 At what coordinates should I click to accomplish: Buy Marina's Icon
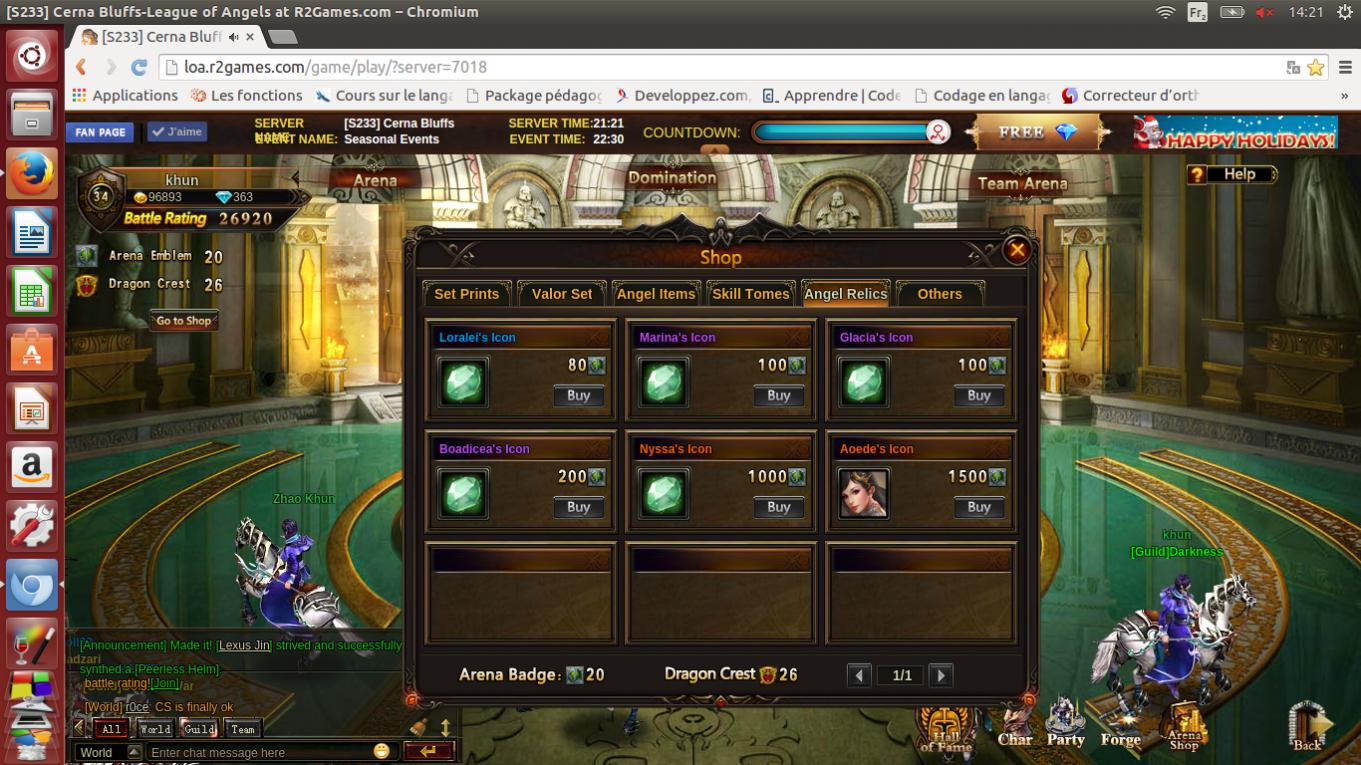click(x=779, y=396)
